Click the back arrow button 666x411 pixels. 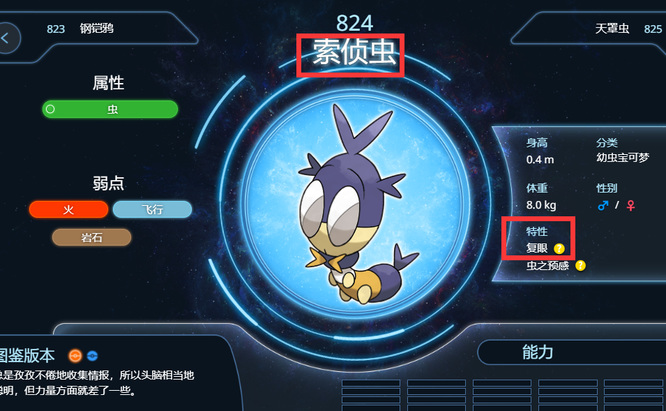click(8, 38)
